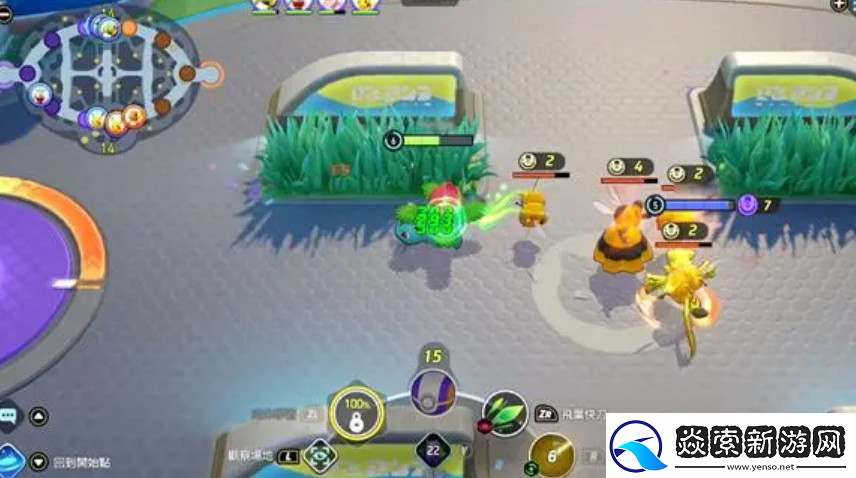Tap the Aeos energy ball score button

[x=433, y=390]
